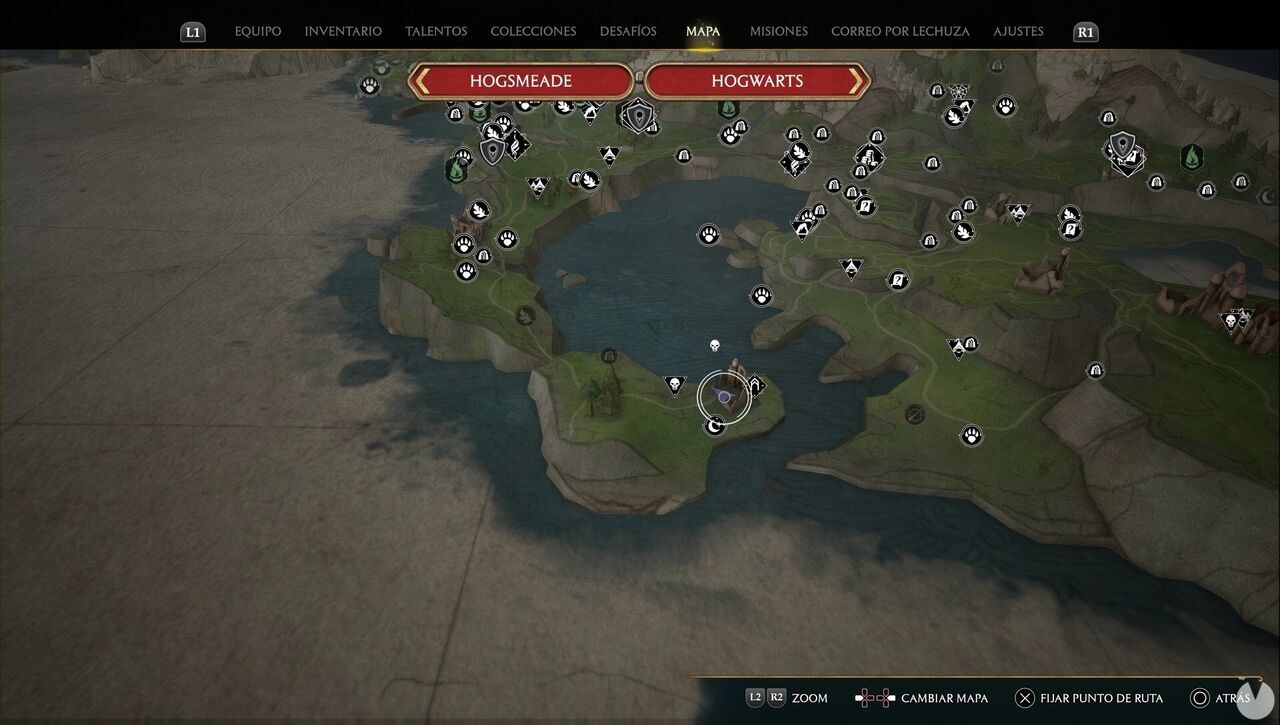
Task: Click the skull enemy camp marker in the lake
Action: coord(714,345)
